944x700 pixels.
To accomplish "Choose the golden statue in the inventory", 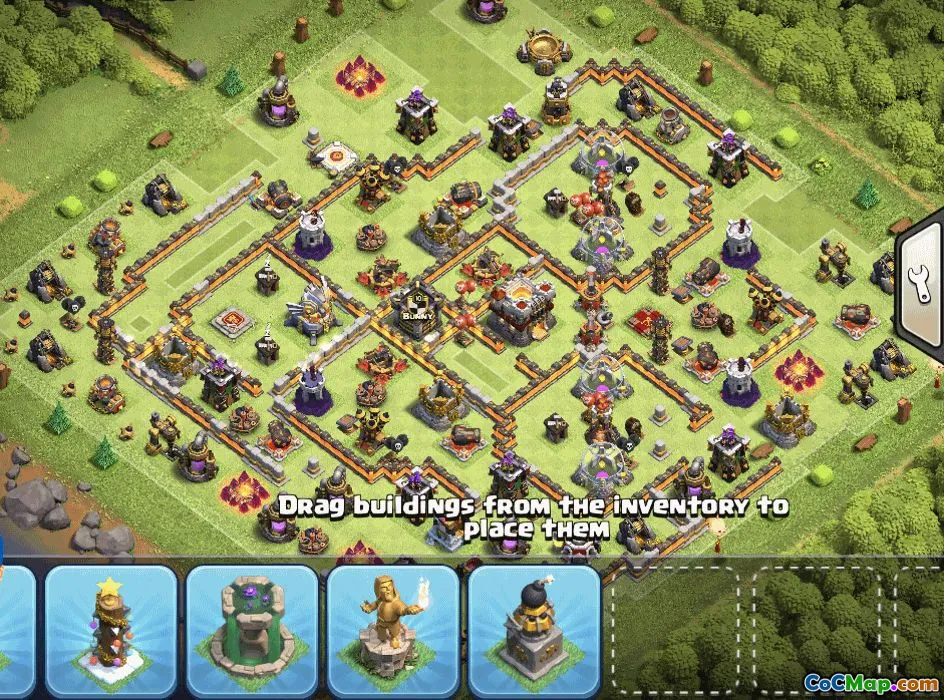I will [x=393, y=630].
